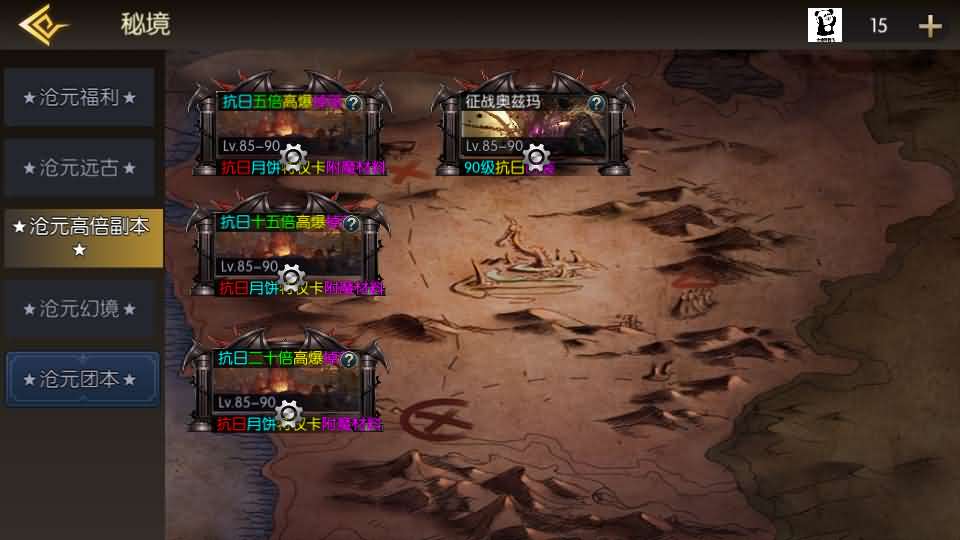Tap the black-and-white currency icon
Viewport: 960px width, 540px height.
point(825,25)
